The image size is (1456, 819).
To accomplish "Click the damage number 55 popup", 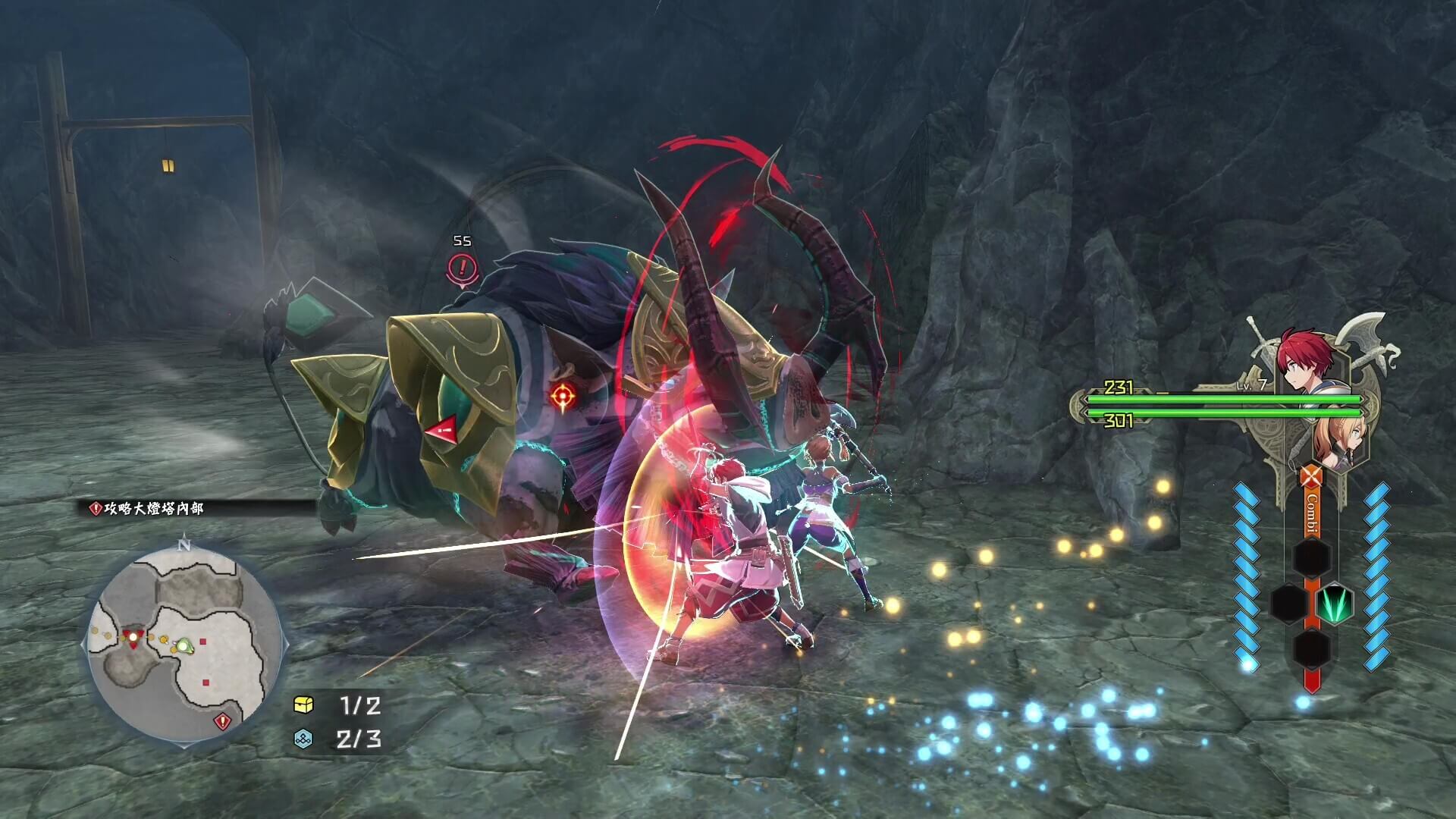I will coord(462,240).
